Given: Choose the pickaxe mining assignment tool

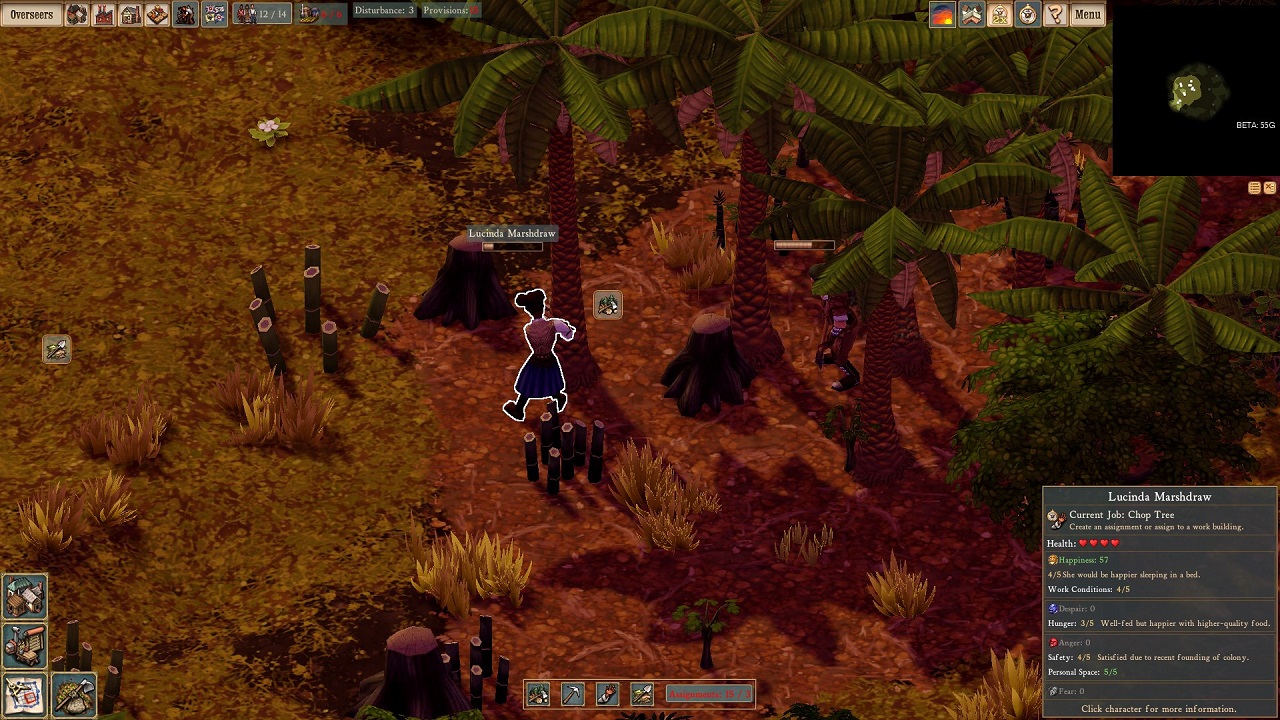Looking at the screenshot, I should 572,694.
